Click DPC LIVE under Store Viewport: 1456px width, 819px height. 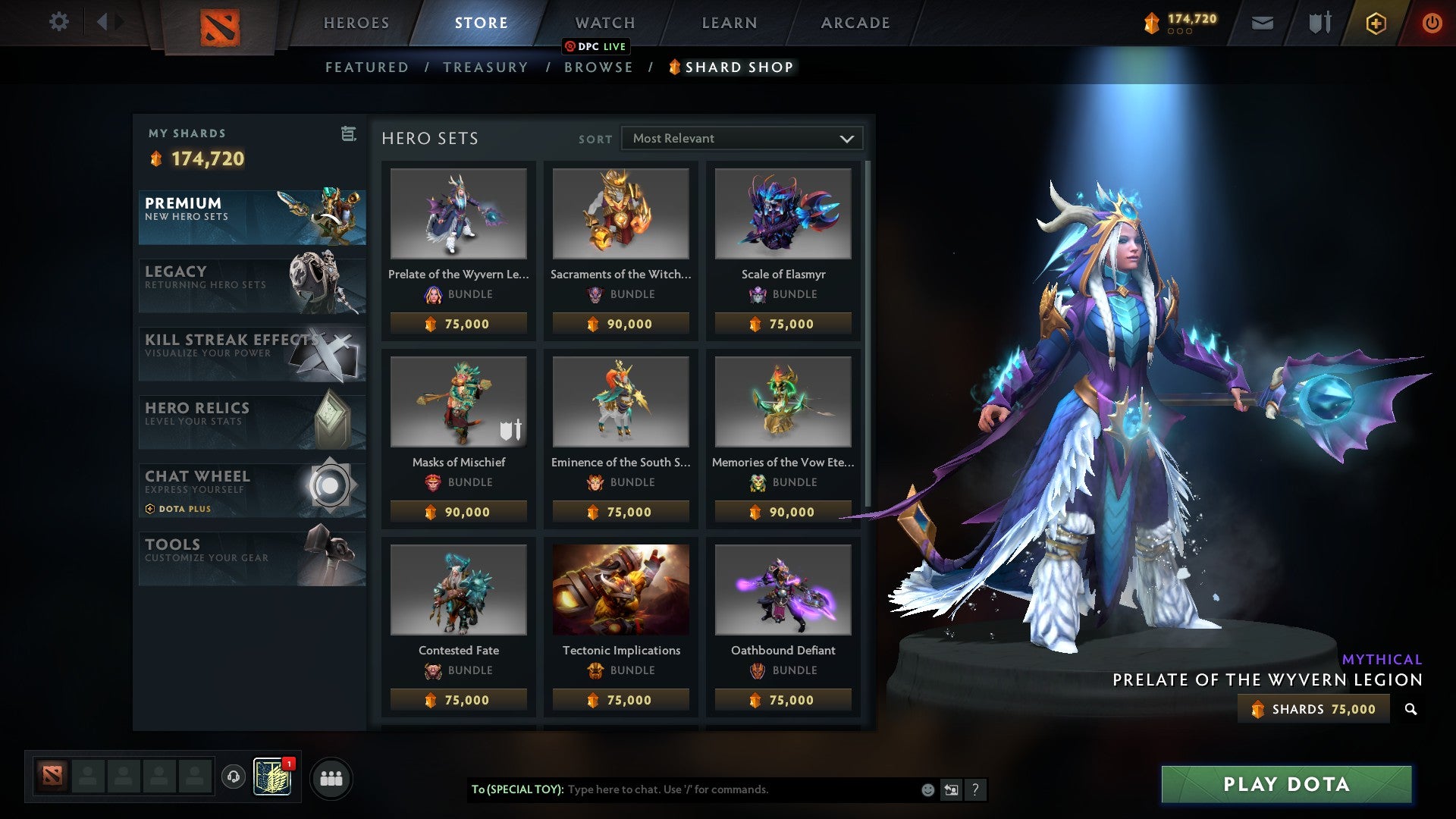tap(596, 46)
